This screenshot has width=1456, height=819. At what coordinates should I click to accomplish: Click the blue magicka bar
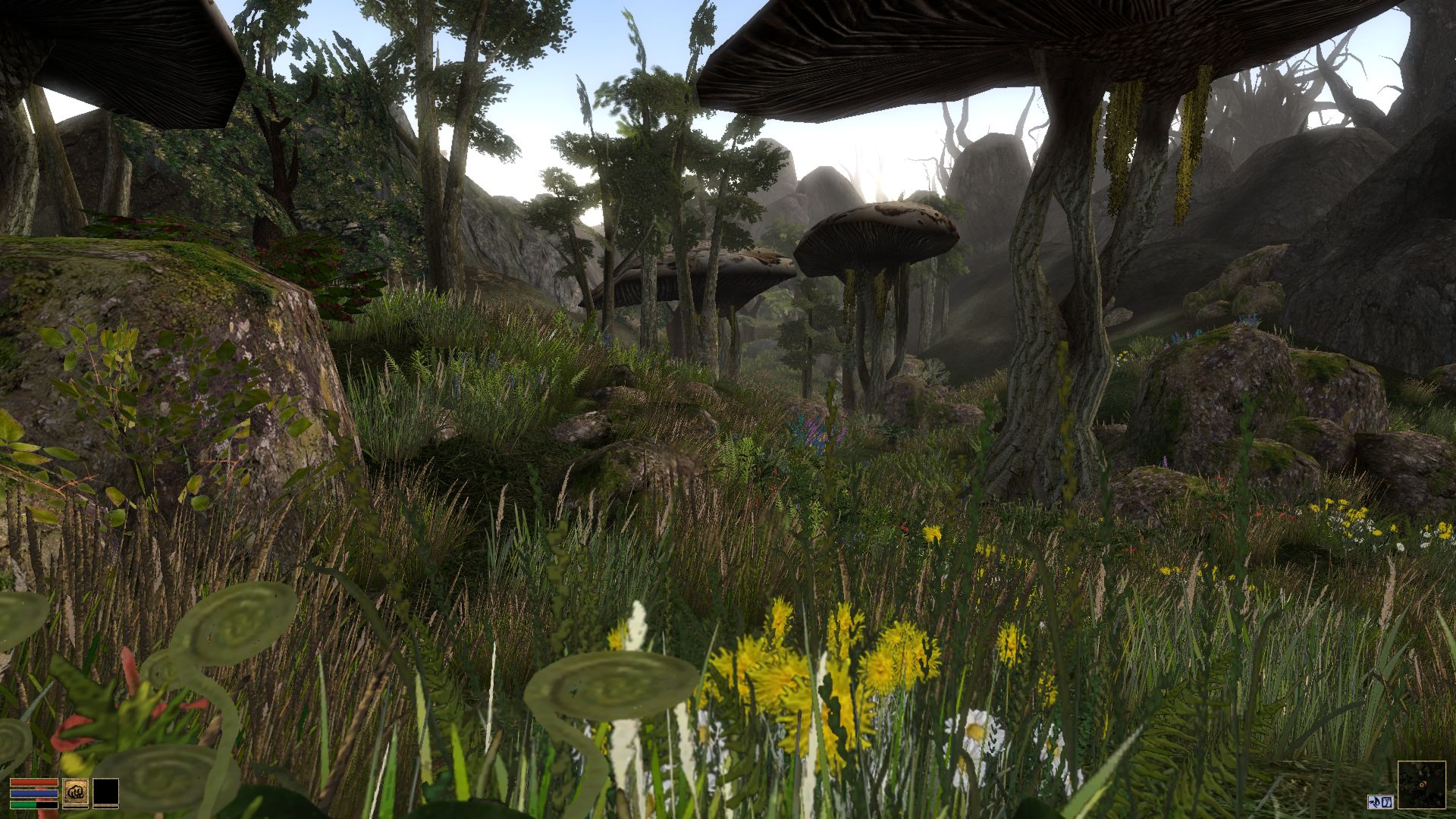(x=34, y=792)
